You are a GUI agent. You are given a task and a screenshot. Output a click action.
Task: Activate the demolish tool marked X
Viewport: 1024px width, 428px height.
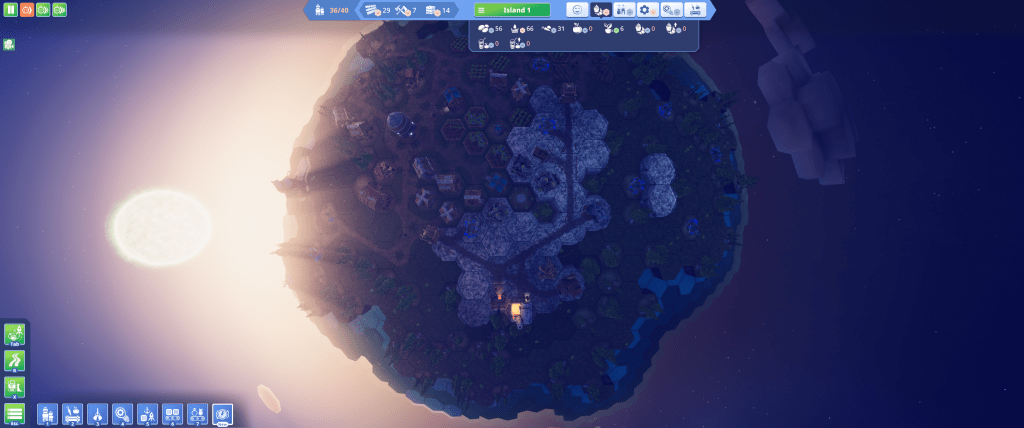point(15,387)
